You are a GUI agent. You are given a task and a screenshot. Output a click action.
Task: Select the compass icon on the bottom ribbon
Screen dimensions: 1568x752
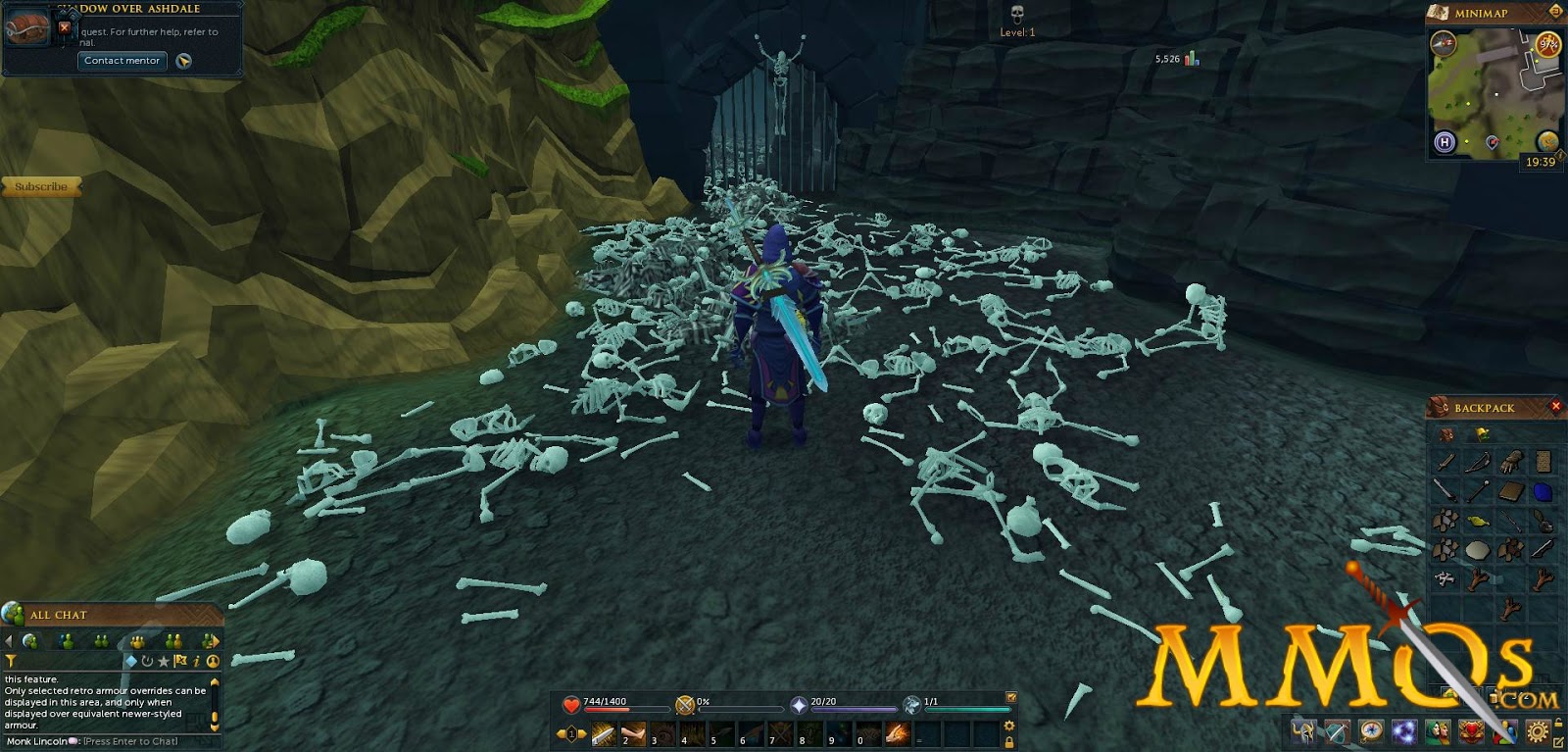coord(1370,730)
